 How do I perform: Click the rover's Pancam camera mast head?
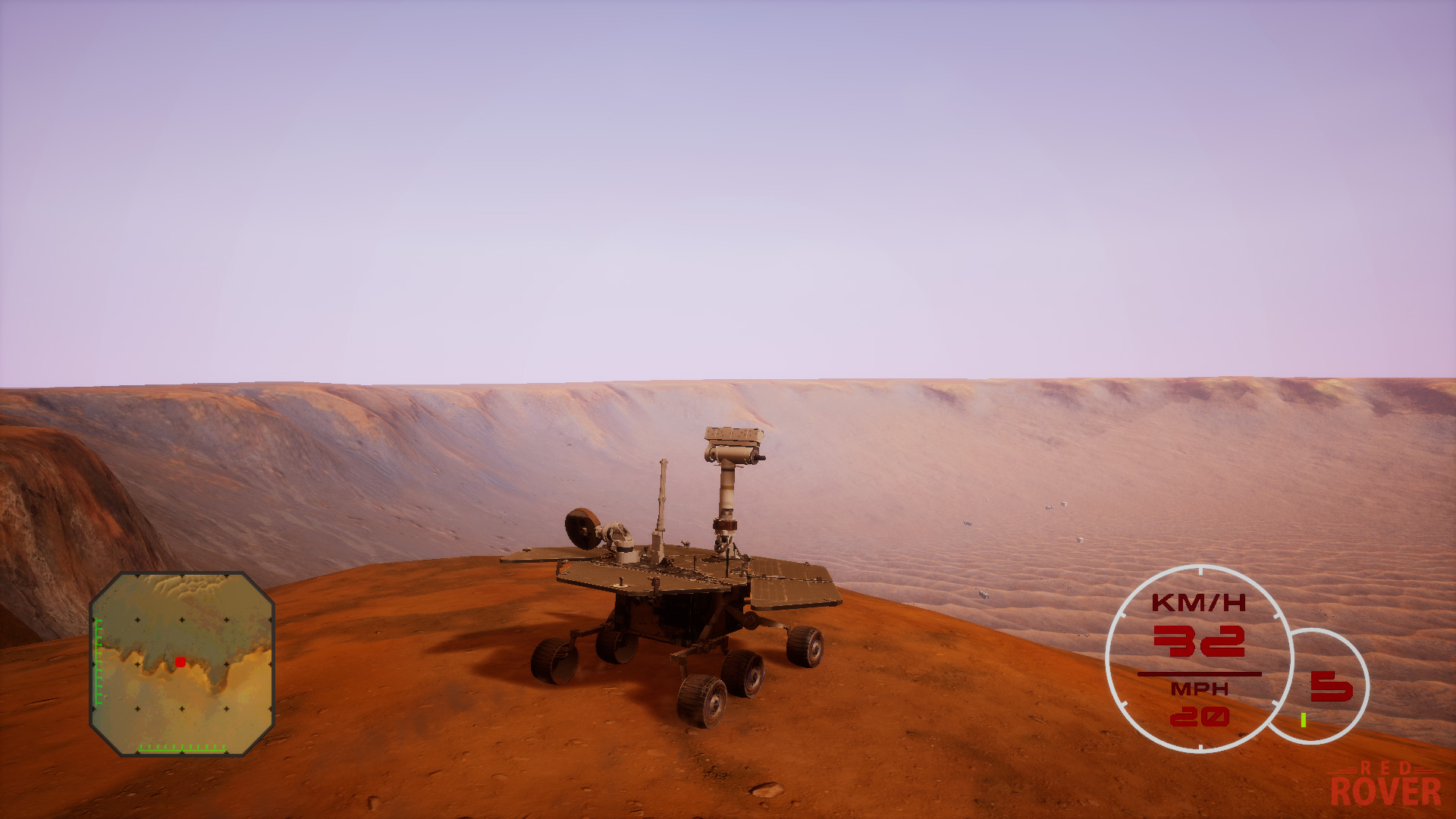(x=733, y=444)
